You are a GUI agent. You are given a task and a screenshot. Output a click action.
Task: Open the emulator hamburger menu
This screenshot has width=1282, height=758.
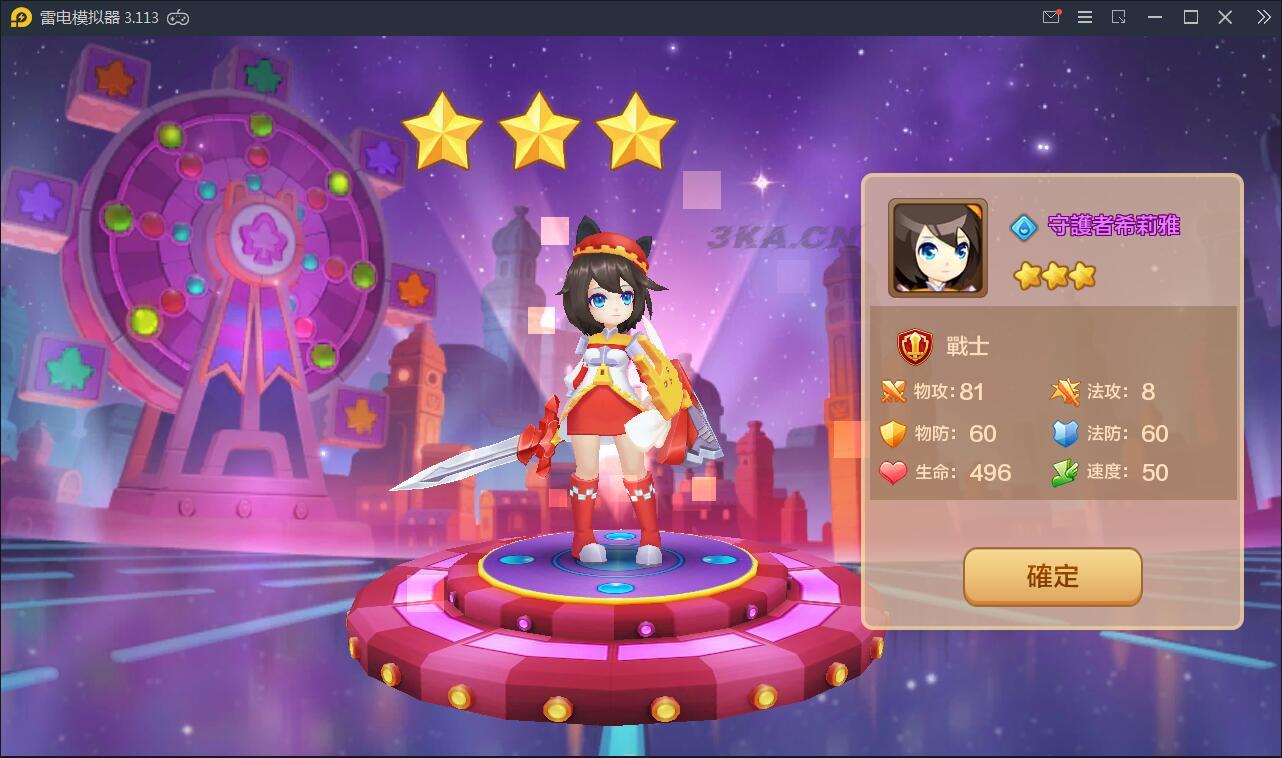[x=1085, y=17]
